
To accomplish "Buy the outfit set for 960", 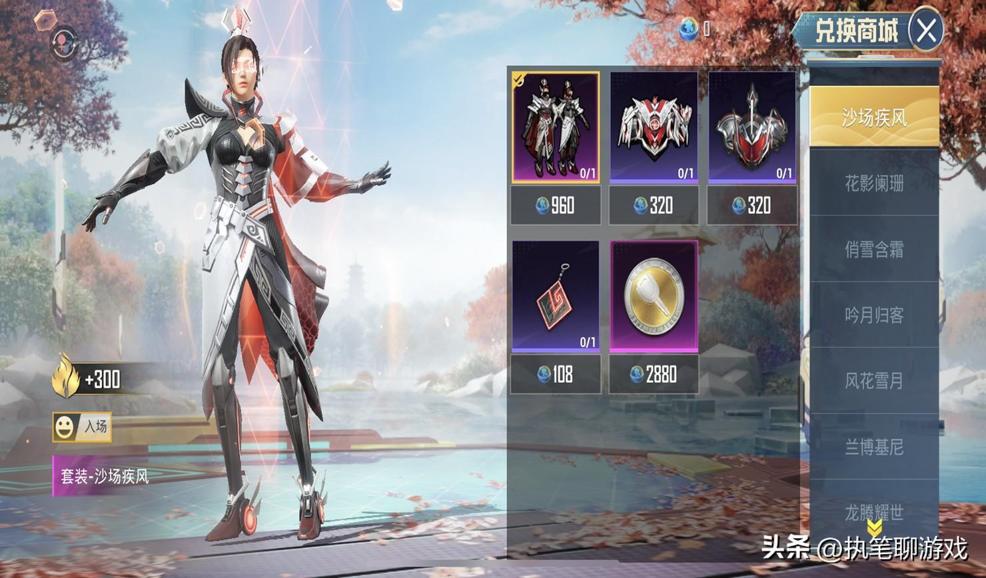I will coord(556,206).
